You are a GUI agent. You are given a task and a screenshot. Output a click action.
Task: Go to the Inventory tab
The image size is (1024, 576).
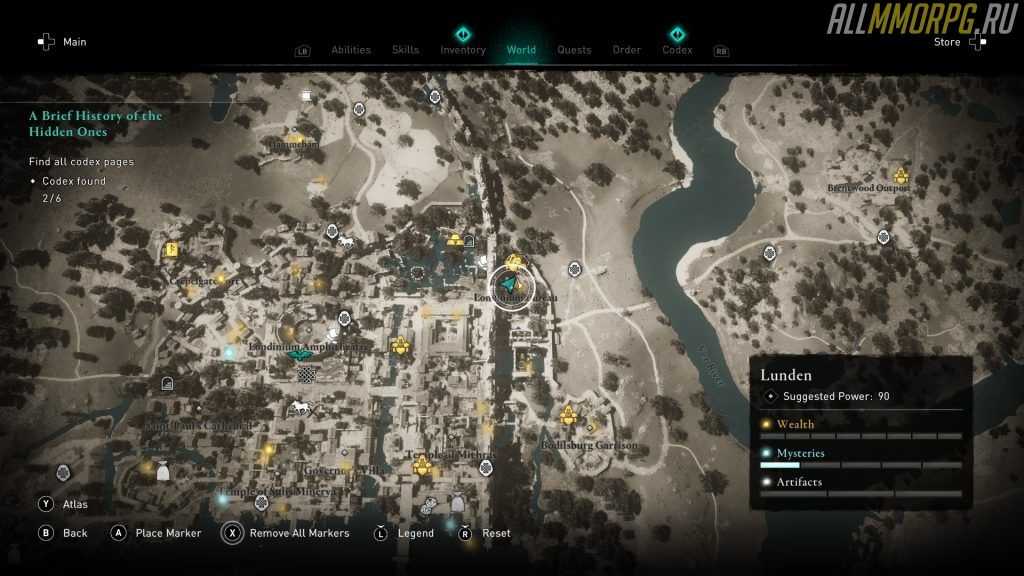point(463,50)
